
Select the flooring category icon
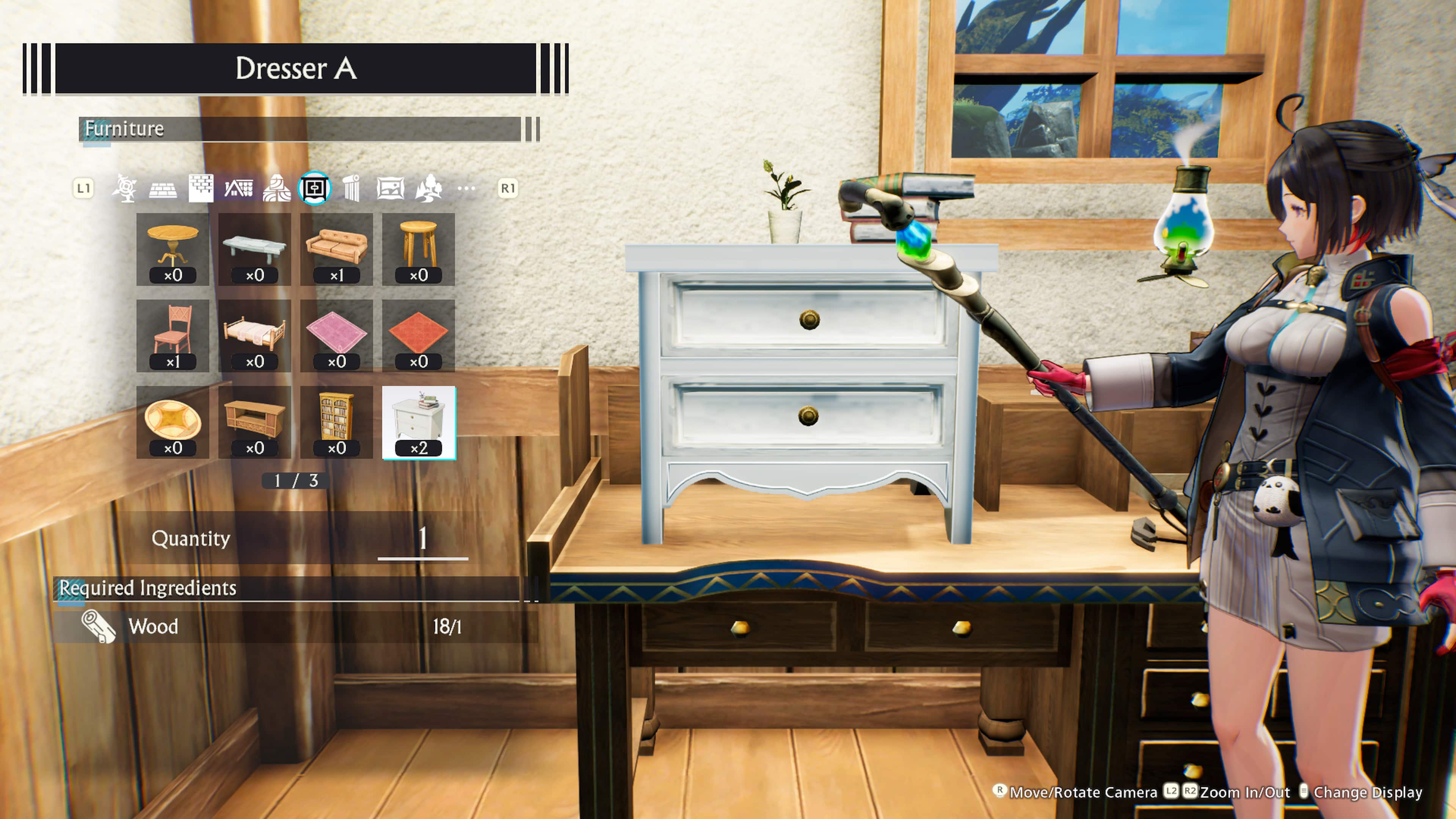(163, 188)
